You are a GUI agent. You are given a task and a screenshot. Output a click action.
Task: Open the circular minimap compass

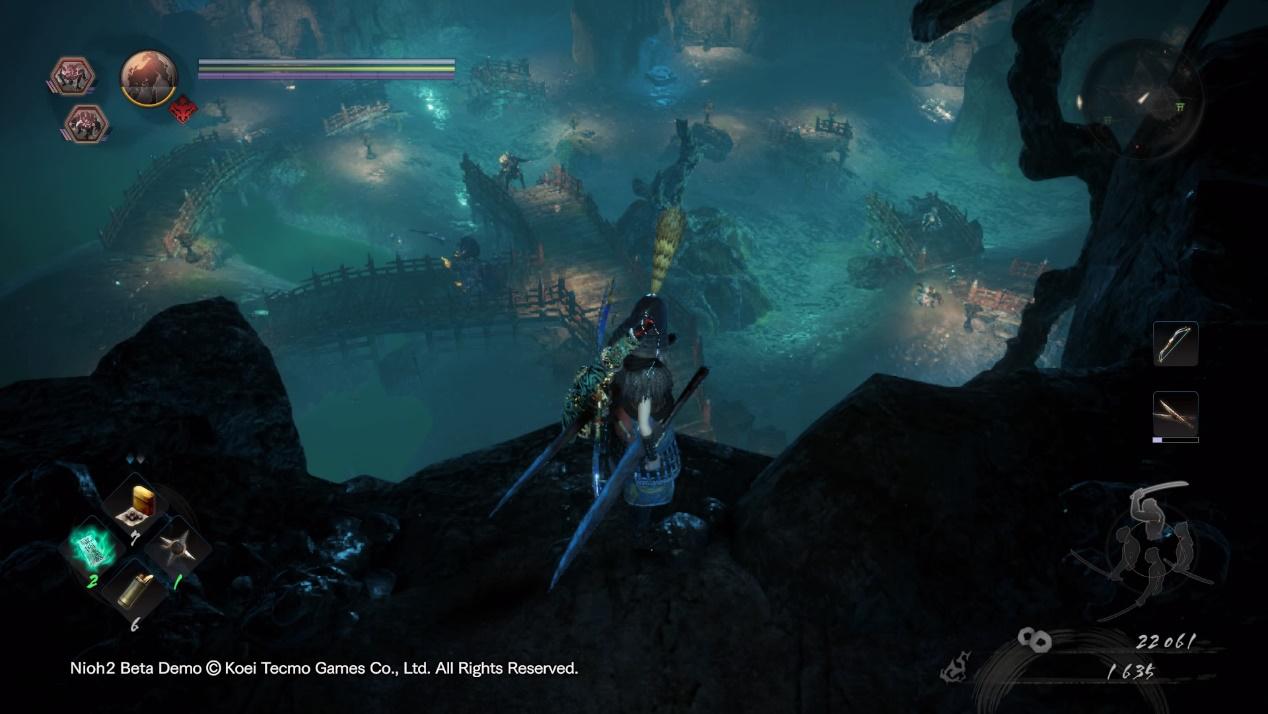[1141, 98]
